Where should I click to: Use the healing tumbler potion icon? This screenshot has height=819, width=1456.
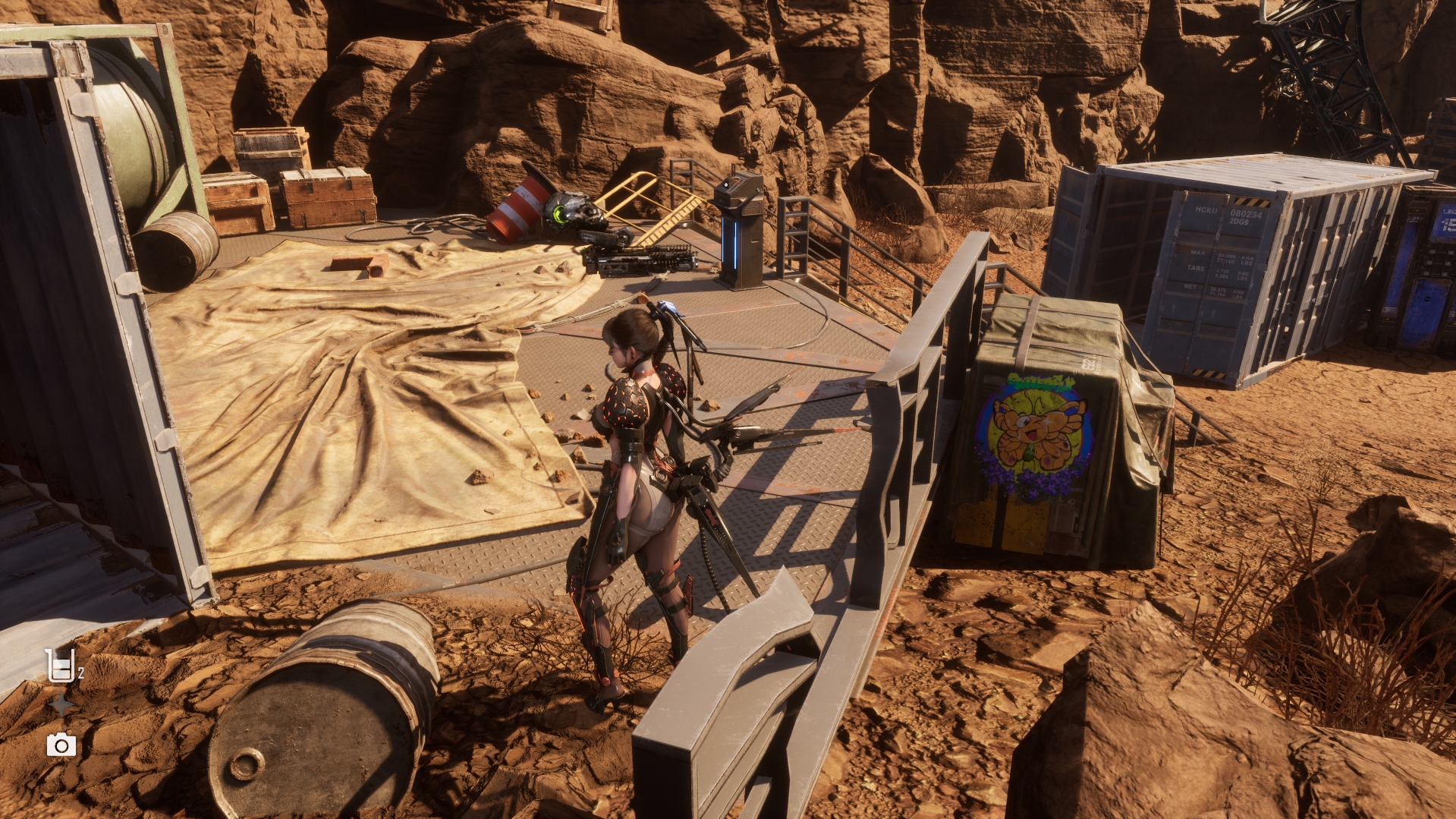pyautogui.click(x=60, y=666)
